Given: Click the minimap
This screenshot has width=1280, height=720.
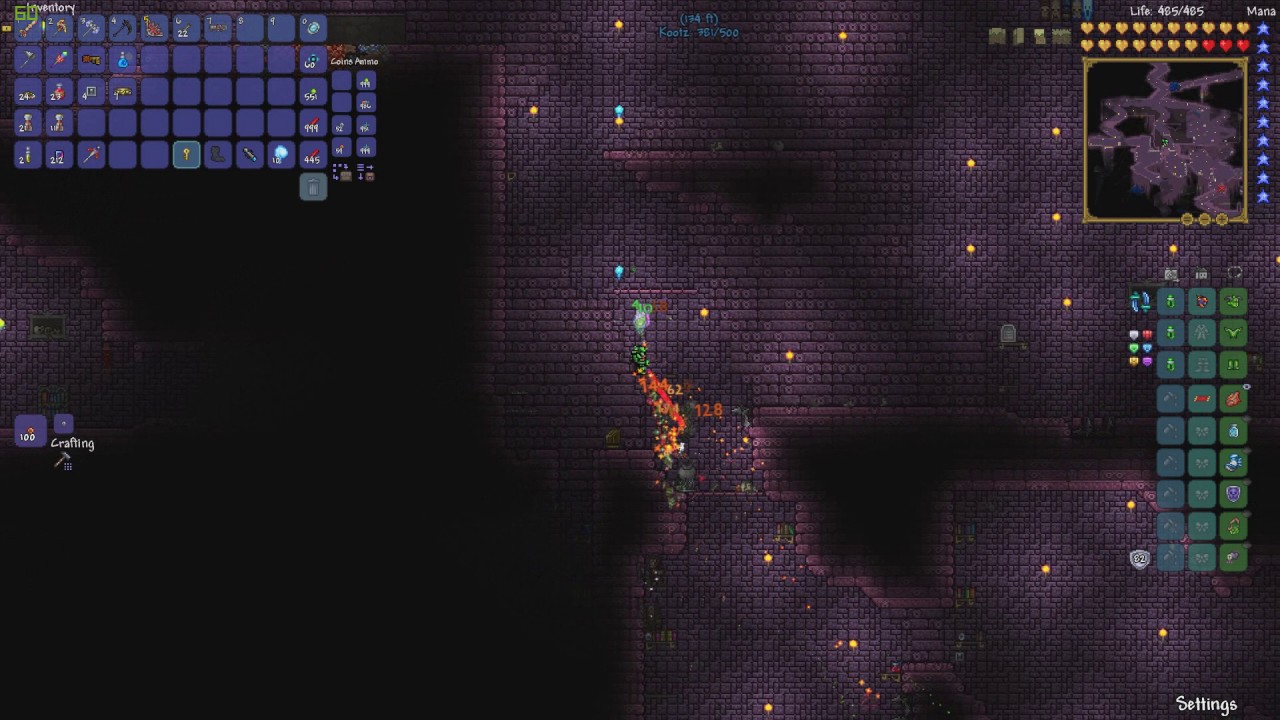Looking at the screenshot, I should 1165,138.
